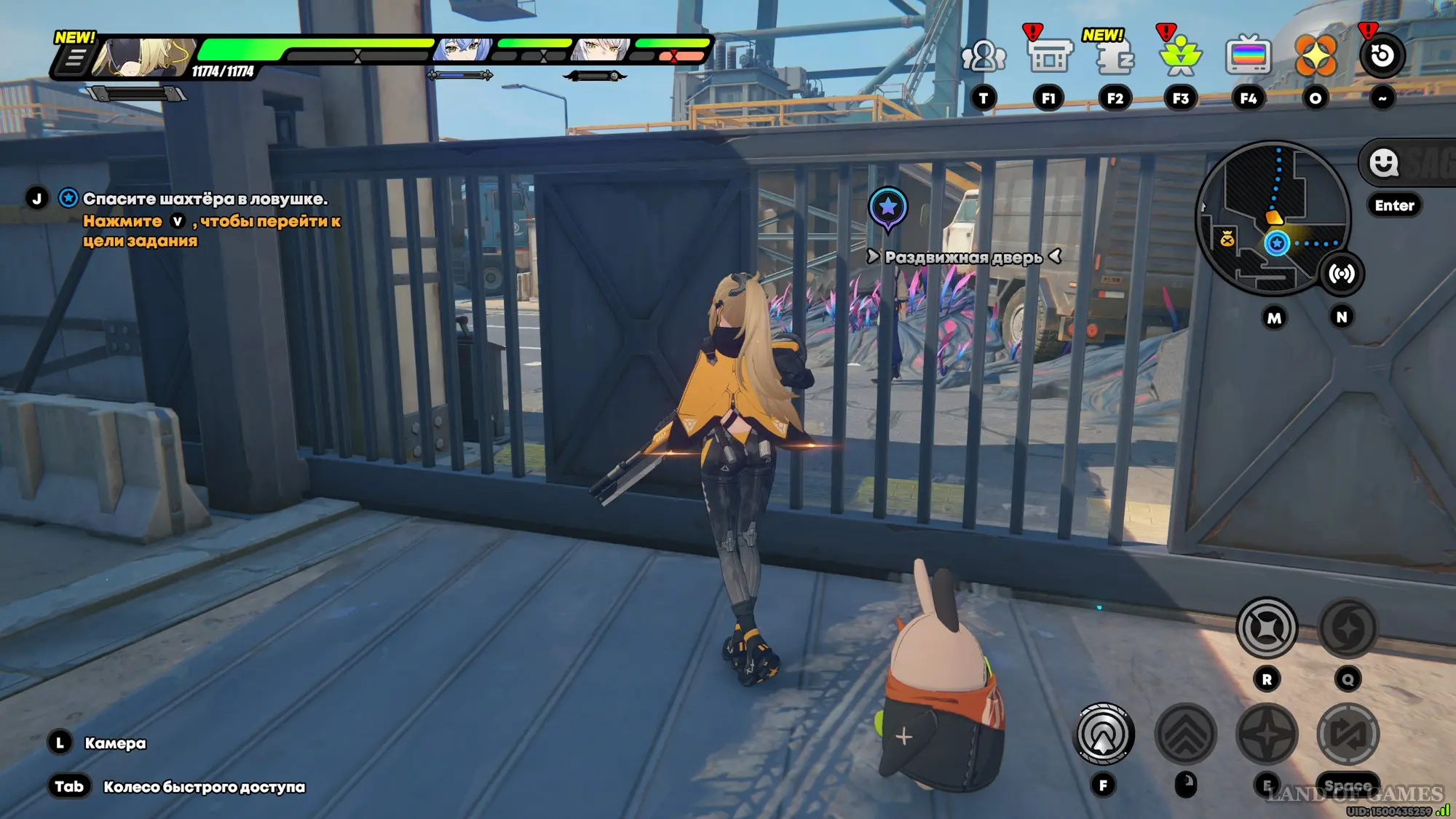Open the smiley face chat icon

[x=1383, y=162]
